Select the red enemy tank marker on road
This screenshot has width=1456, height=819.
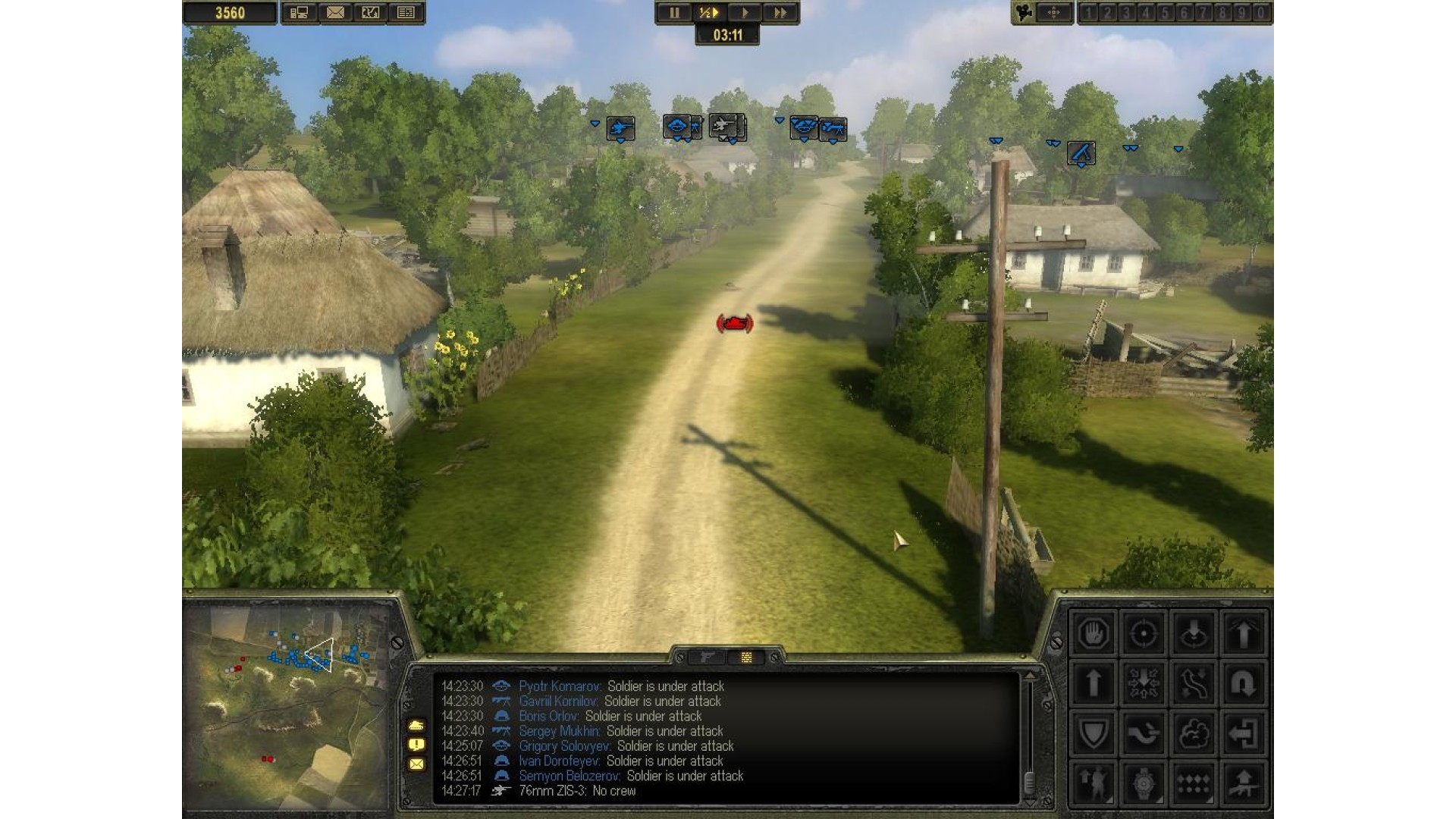tap(734, 324)
